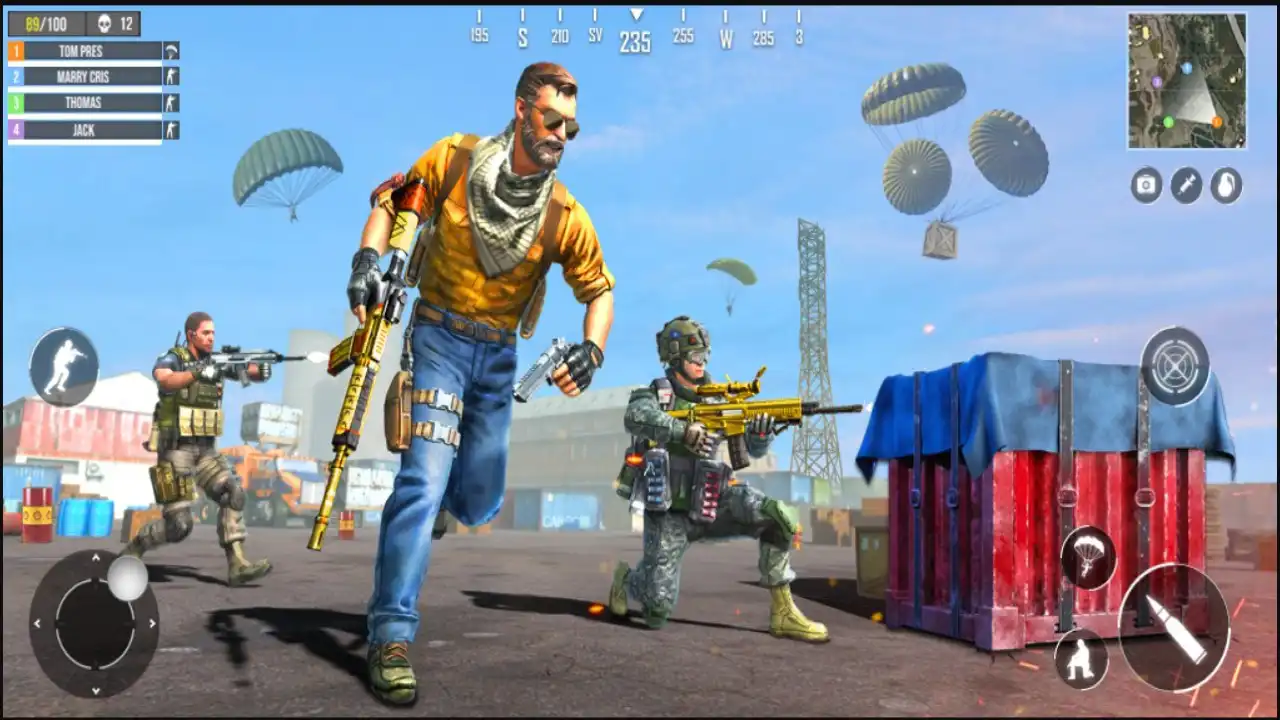The image size is (1280, 720).
Task: Toggle Jack's soldier status icon
Action: point(172,130)
